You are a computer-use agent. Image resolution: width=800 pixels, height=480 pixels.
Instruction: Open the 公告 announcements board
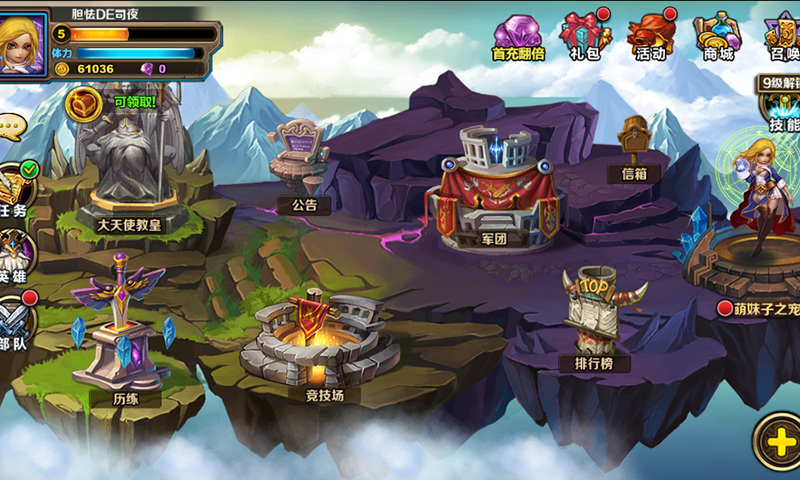pos(300,160)
